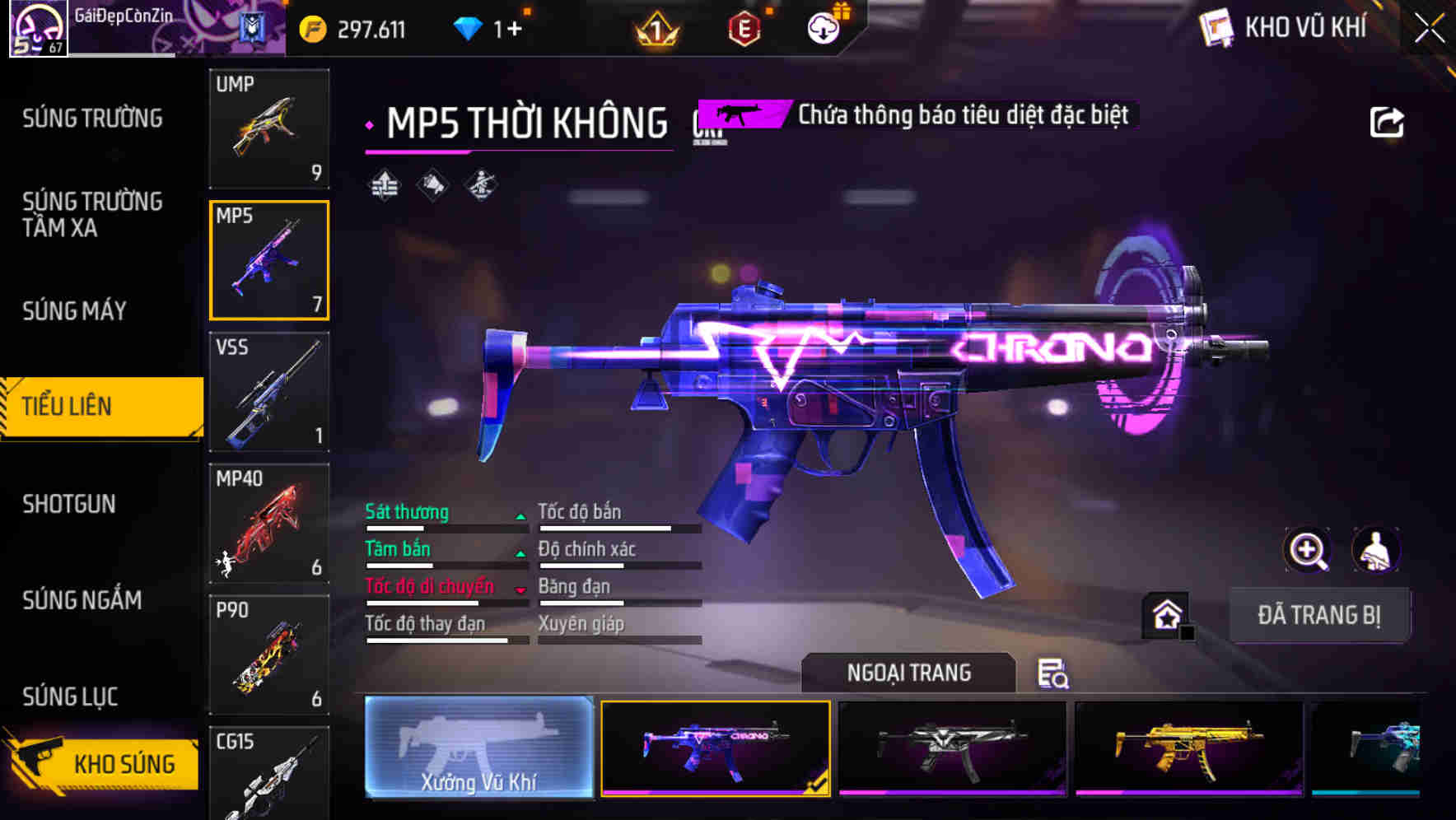Open the weapon inspect list icon
Image resolution: width=1456 pixels, height=820 pixels.
pyautogui.click(x=1055, y=674)
